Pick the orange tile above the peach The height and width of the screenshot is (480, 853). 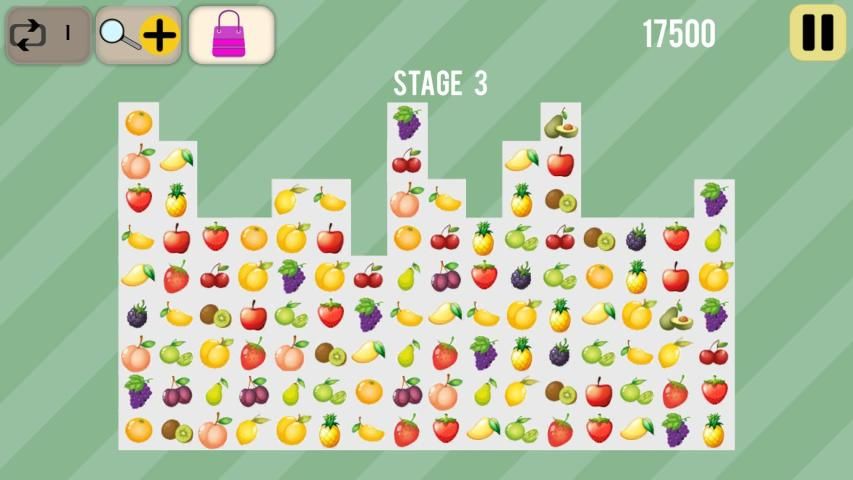click(138, 123)
